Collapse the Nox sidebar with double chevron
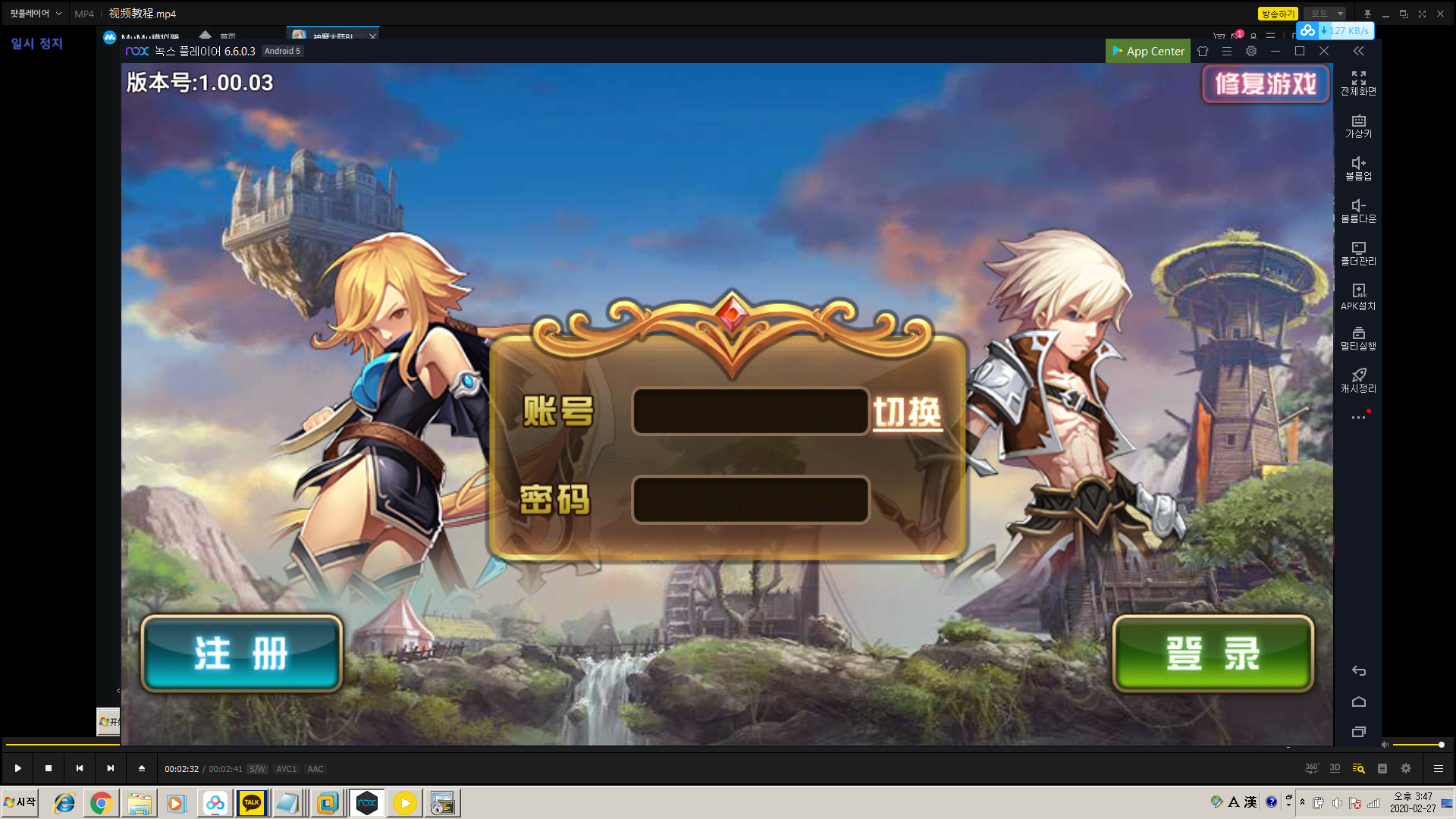 point(1358,51)
